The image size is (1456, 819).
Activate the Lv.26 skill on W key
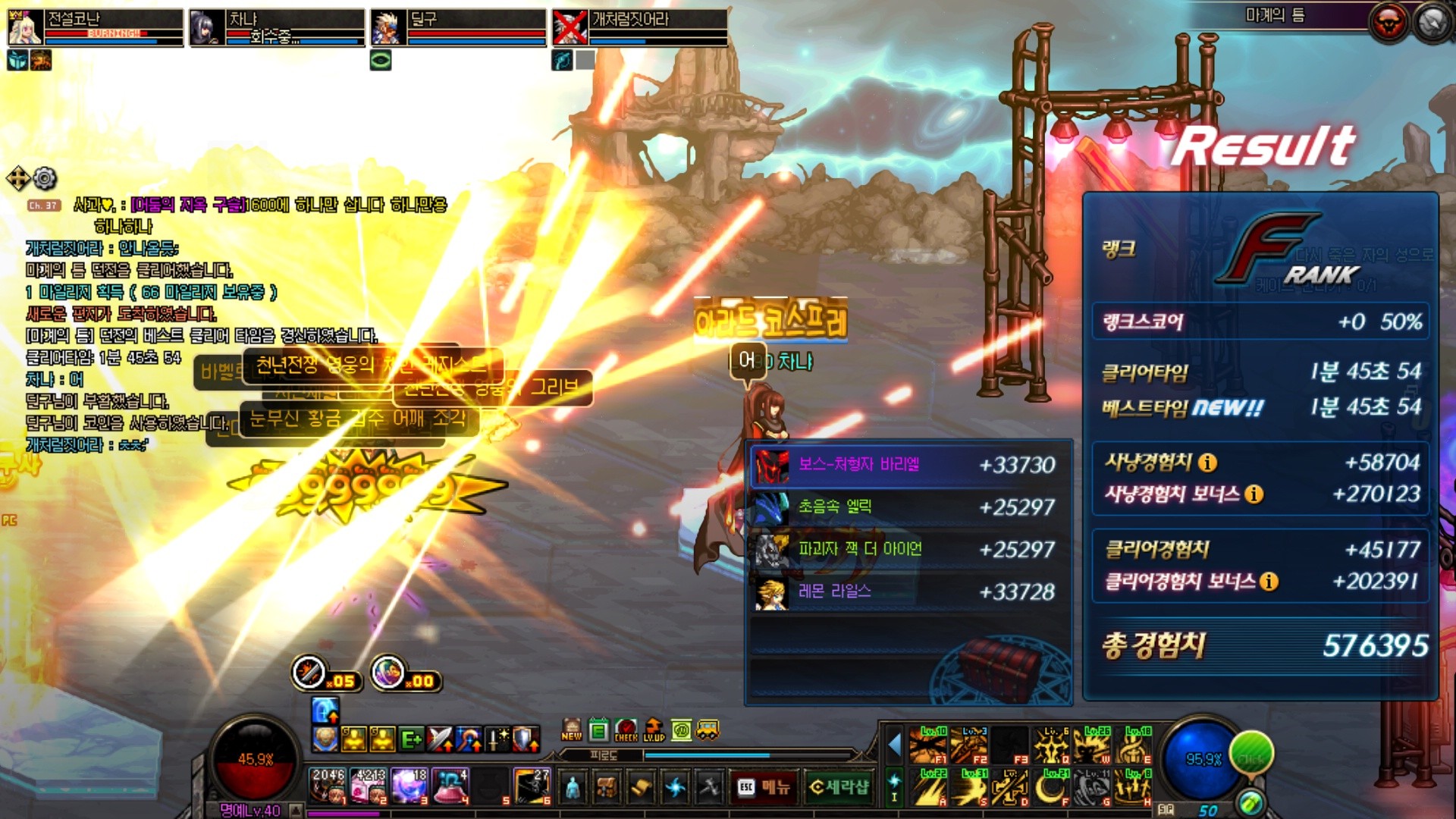click(x=1092, y=745)
